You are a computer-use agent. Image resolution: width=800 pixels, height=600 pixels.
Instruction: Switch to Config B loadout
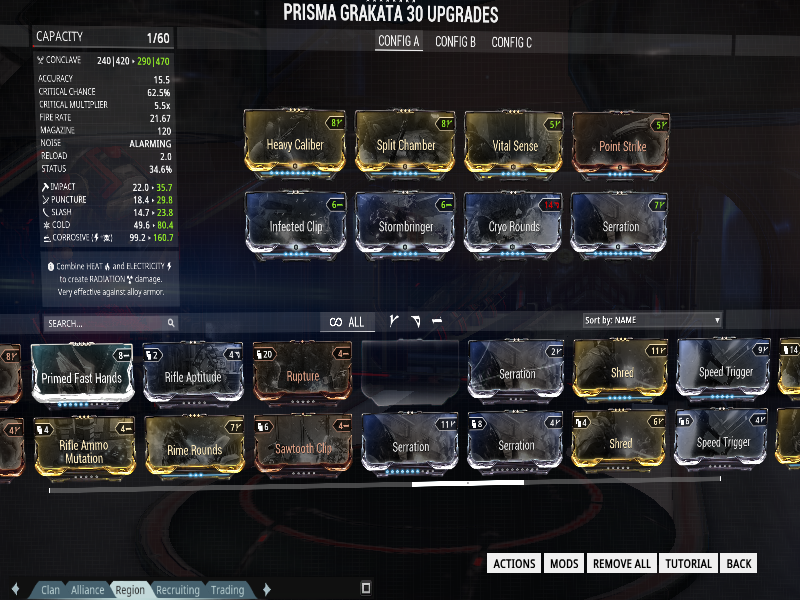pos(455,42)
